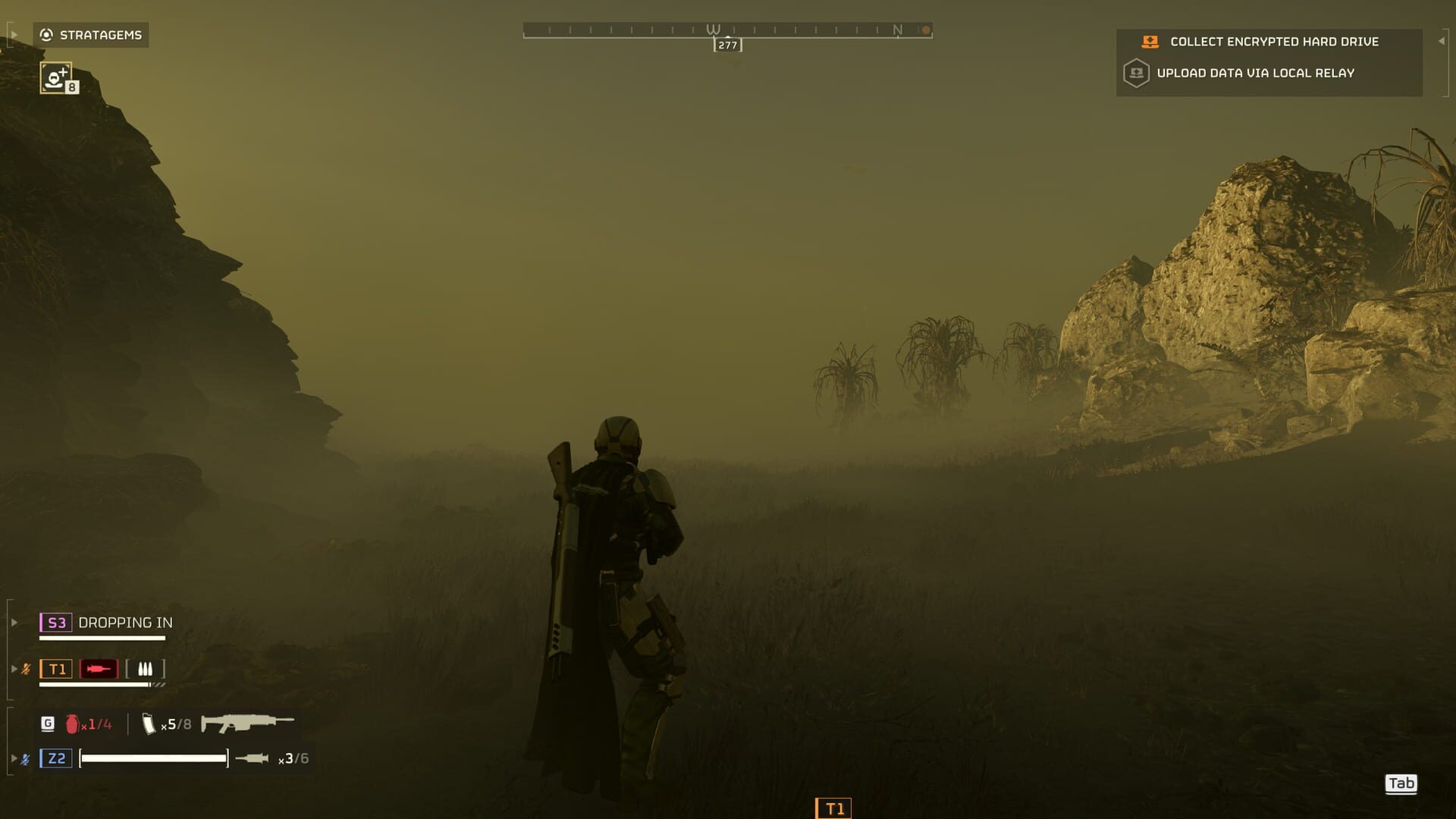Click Z2's health bar
The image size is (1456, 819).
[x=154, y=757]
